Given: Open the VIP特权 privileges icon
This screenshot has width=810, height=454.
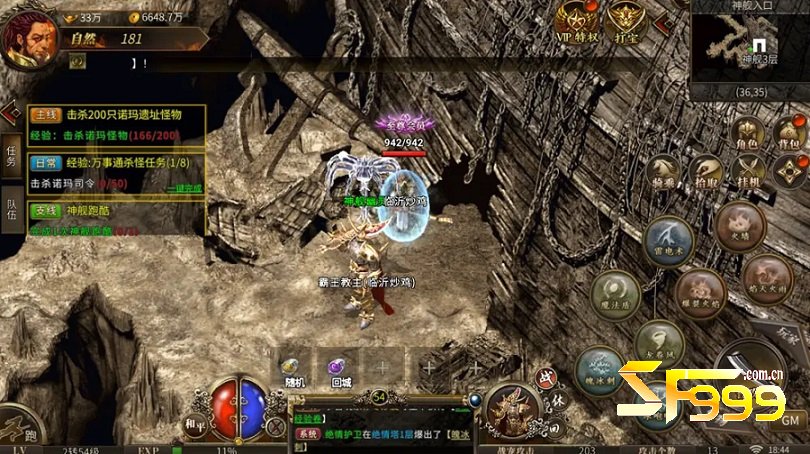Looking at the screenshot, I should [576, 22].
